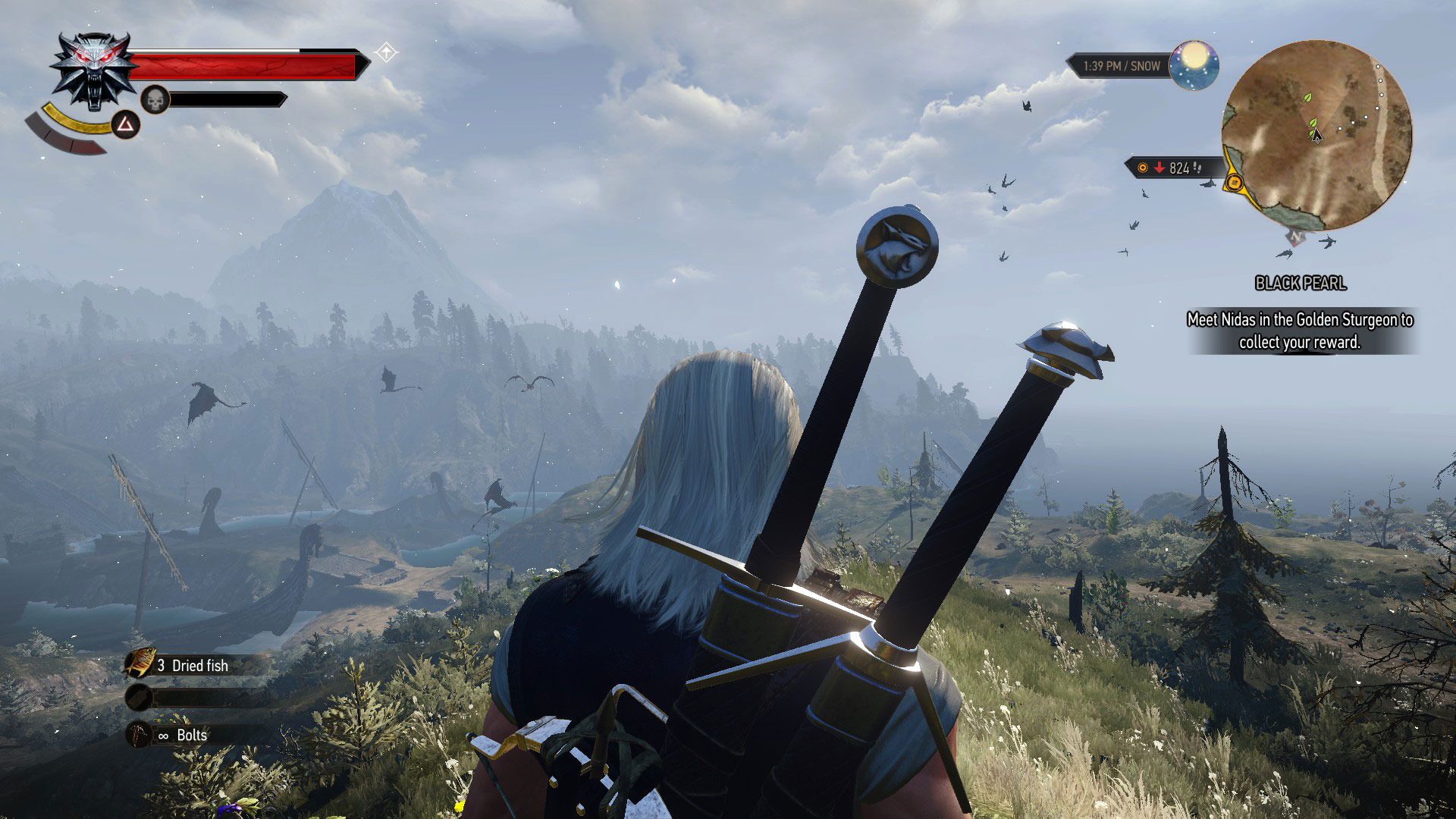This screenshot has height=819, width=1456.
Task: Click the red health bar
Action: pyautogui.click(x=243, y=64)
